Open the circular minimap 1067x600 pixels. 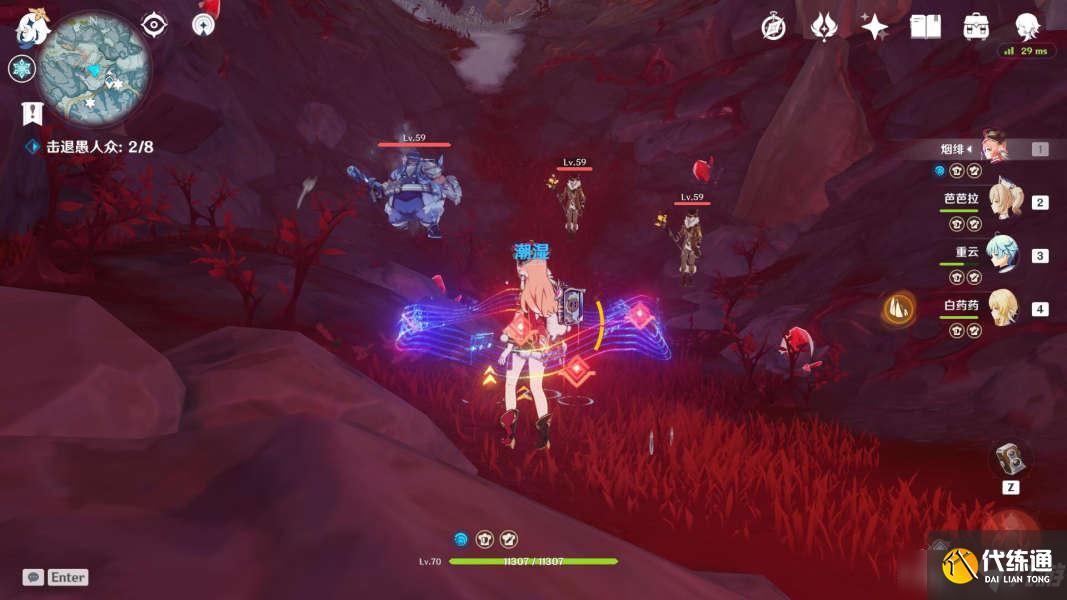coord(98,69)
